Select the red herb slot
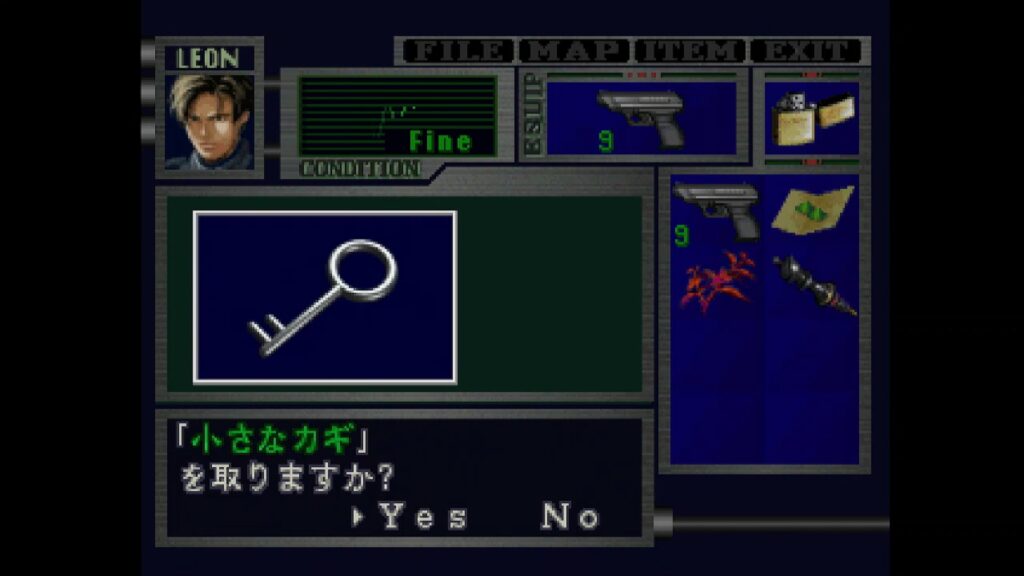The width and height of the screenshot is (1024, 576). [716, 281]
